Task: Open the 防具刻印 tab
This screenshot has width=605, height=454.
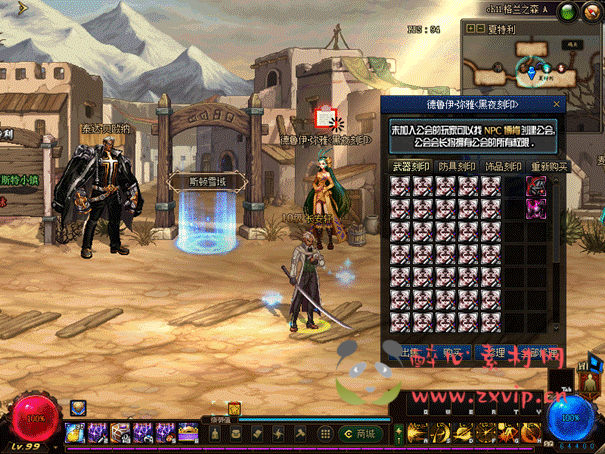Action: pos(457,167)
